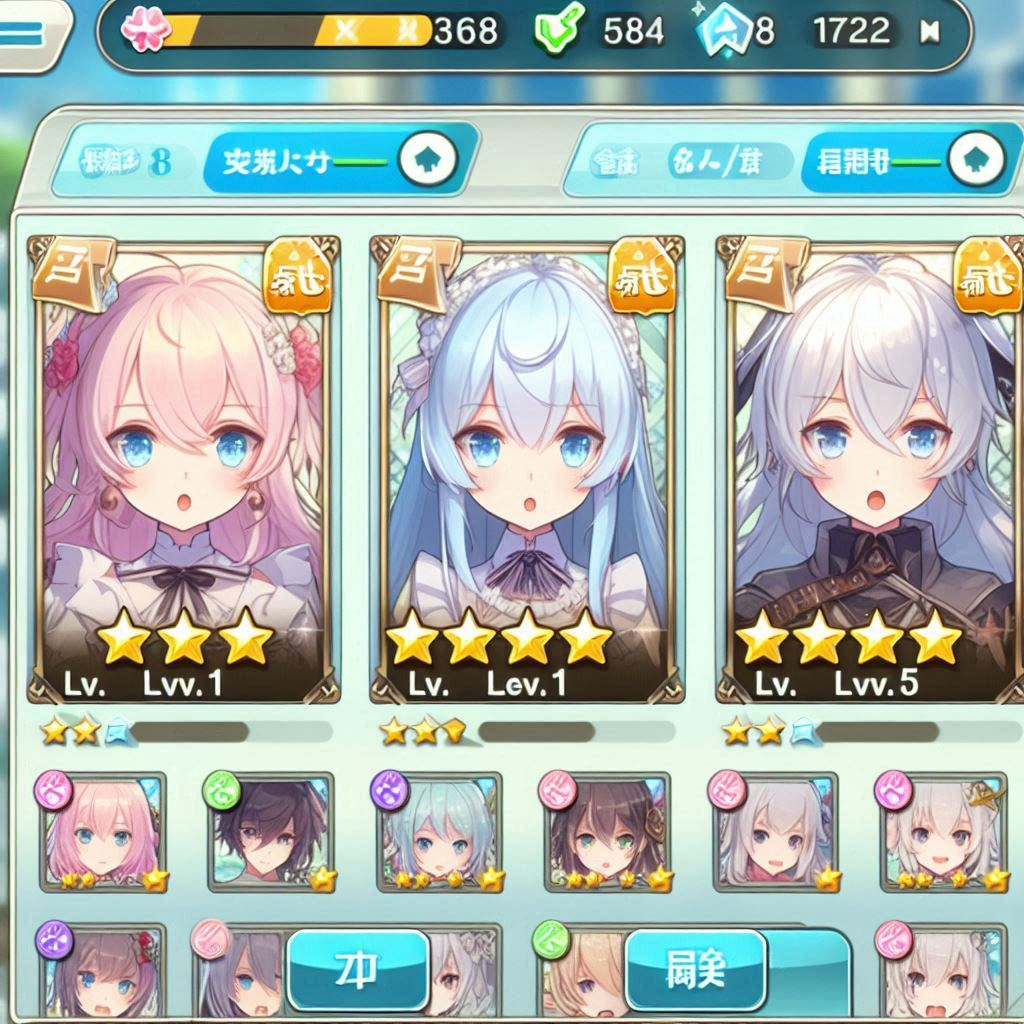Select the pink-haired three-star character card
Viewport: 1024px width, 1024px height.
[185, 470]
